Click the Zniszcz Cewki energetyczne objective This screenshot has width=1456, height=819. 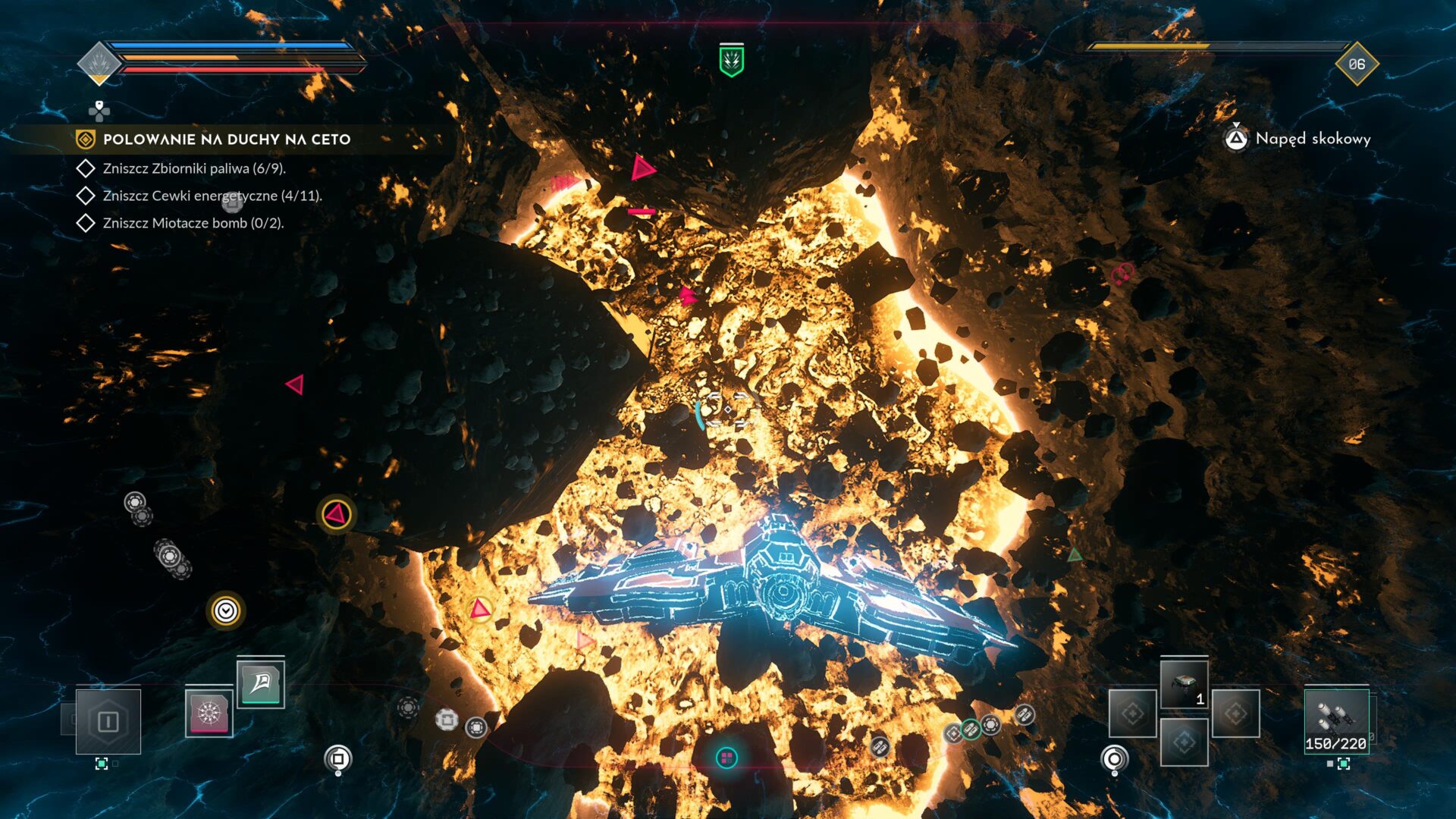(x=212, y=196)
